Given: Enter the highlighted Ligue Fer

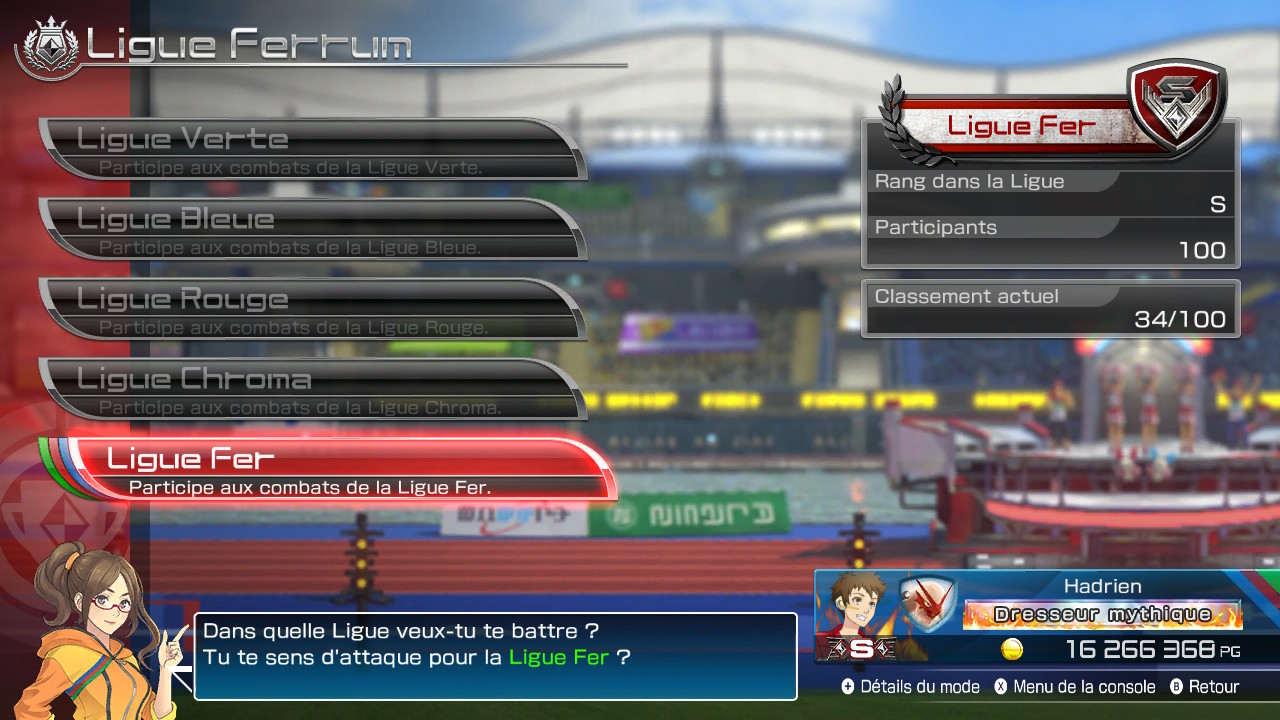Looking at the screenshot, I should tap(340, 469).
